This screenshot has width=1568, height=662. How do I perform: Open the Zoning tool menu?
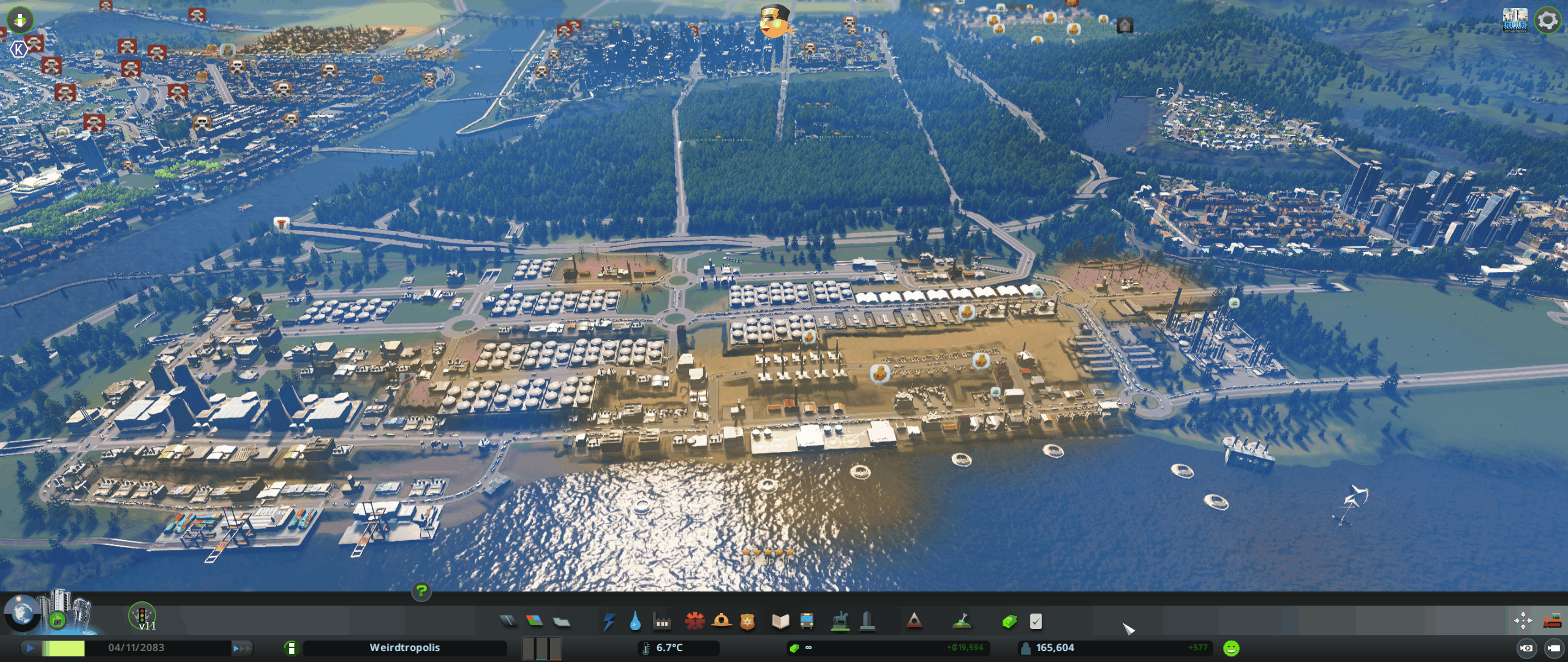tap(535, 622)
